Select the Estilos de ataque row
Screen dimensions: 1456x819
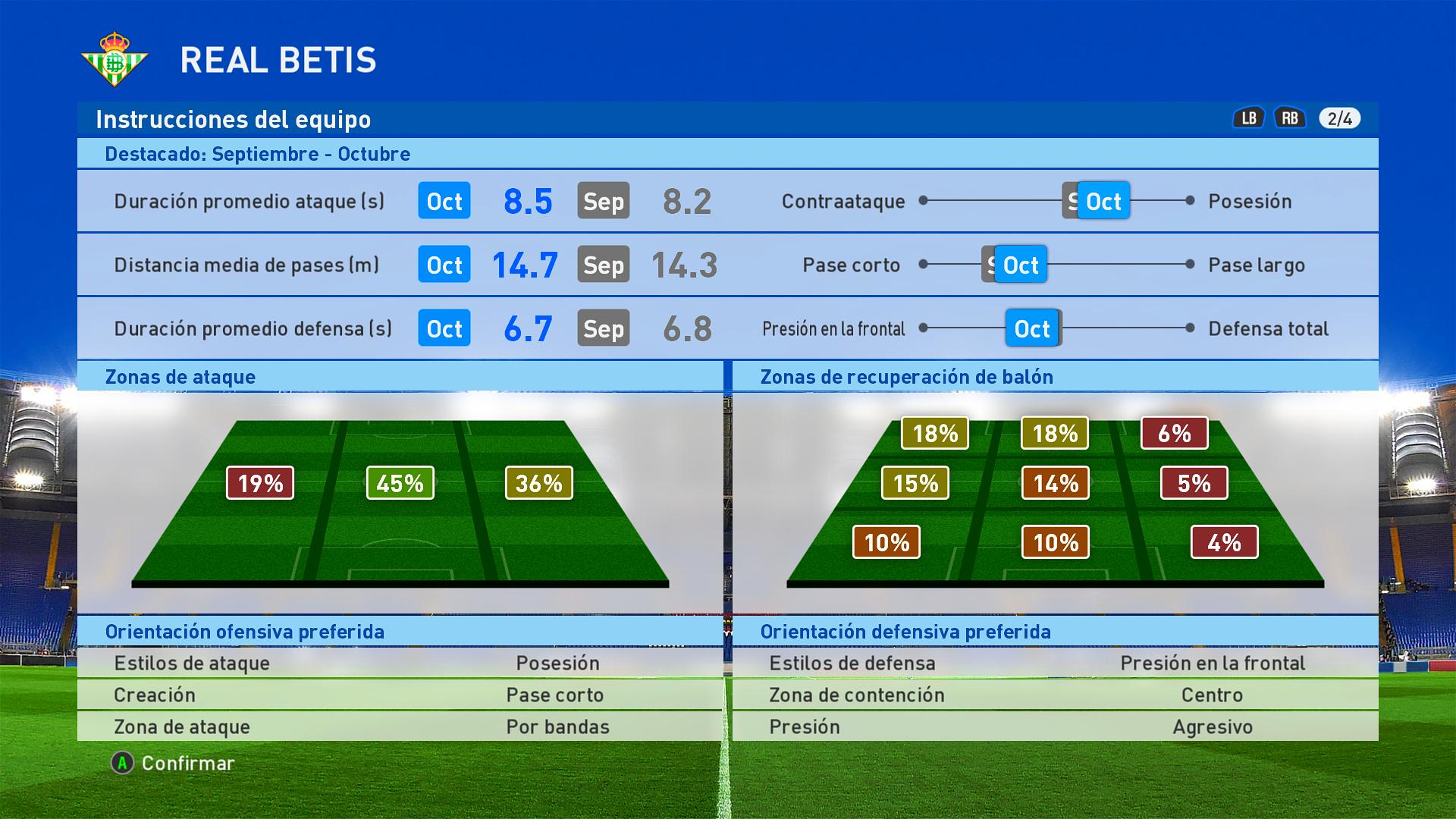coord(400,663)
